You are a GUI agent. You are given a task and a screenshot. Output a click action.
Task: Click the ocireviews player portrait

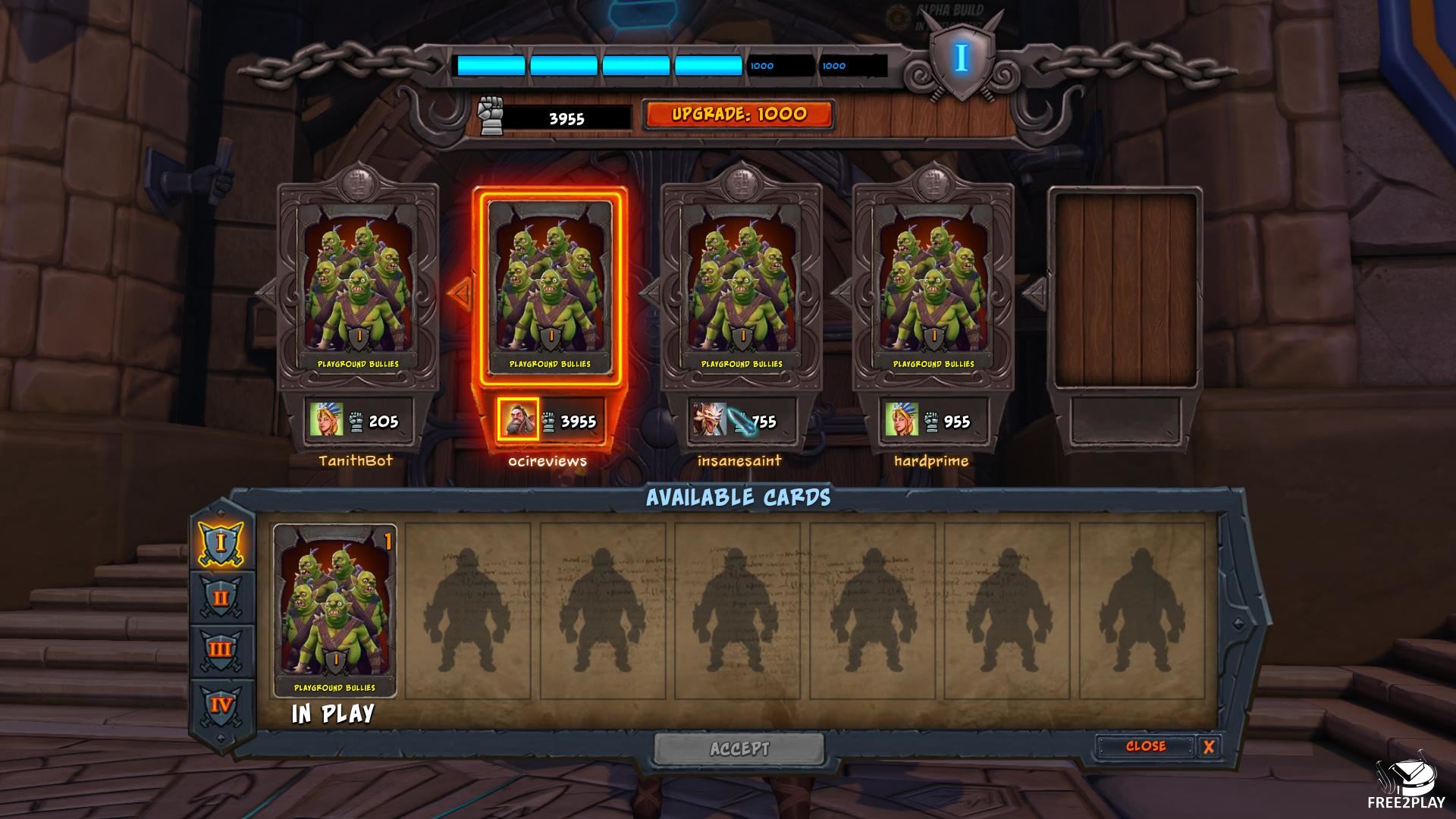[519, 419]
